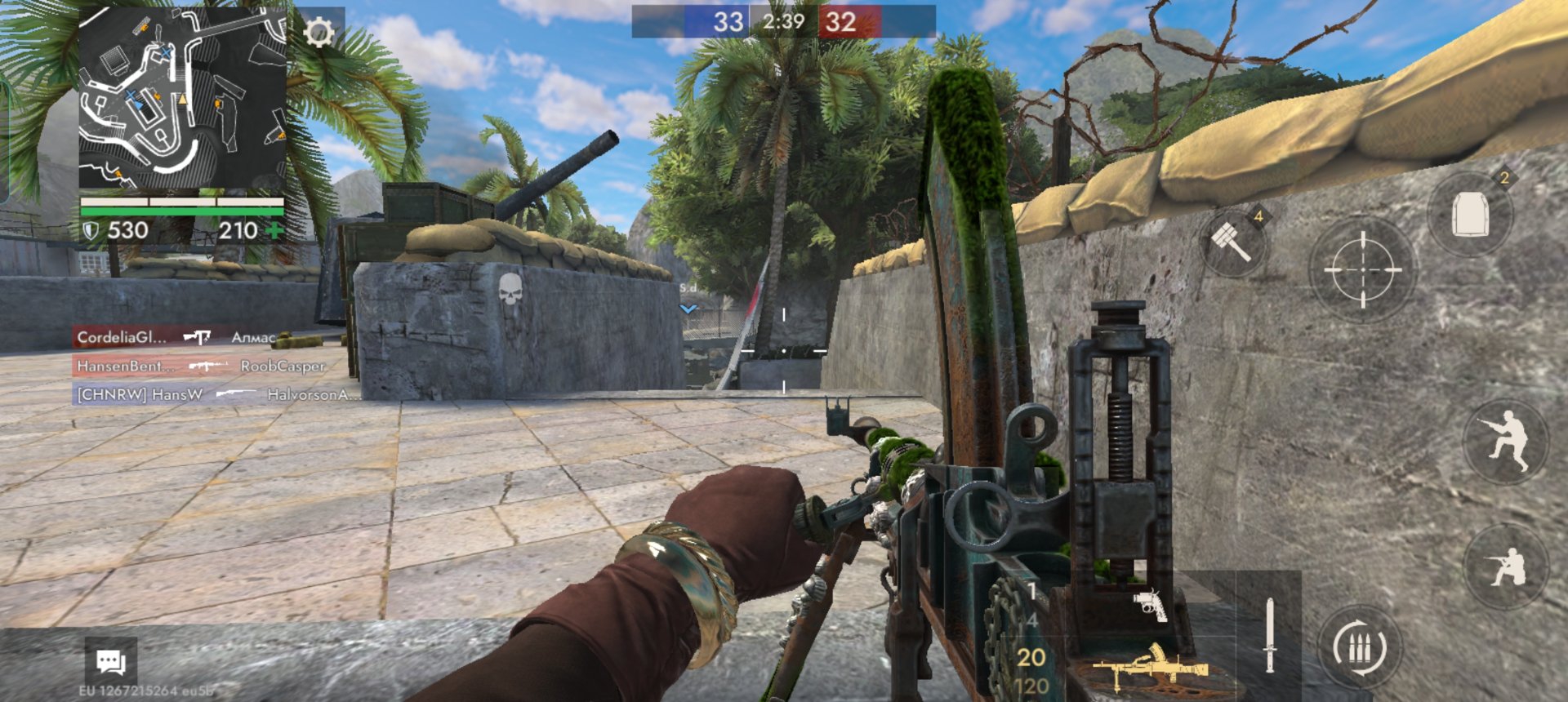Switch to the knife melee weapon
Image resolution: width=1568 pixels, height=702 pixels.
coord(1268,635)
